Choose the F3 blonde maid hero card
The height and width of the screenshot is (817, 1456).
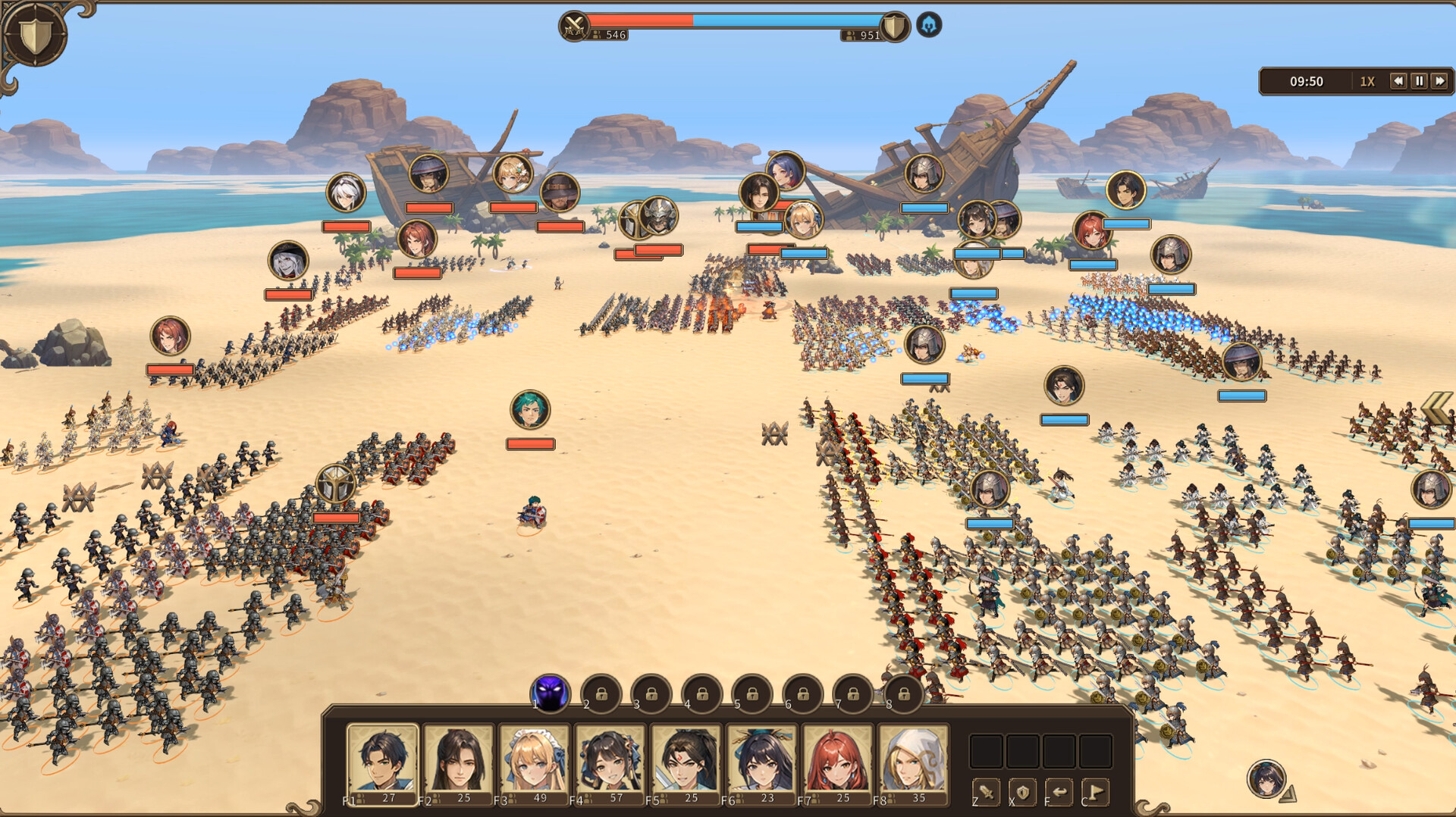click(534, 762)
